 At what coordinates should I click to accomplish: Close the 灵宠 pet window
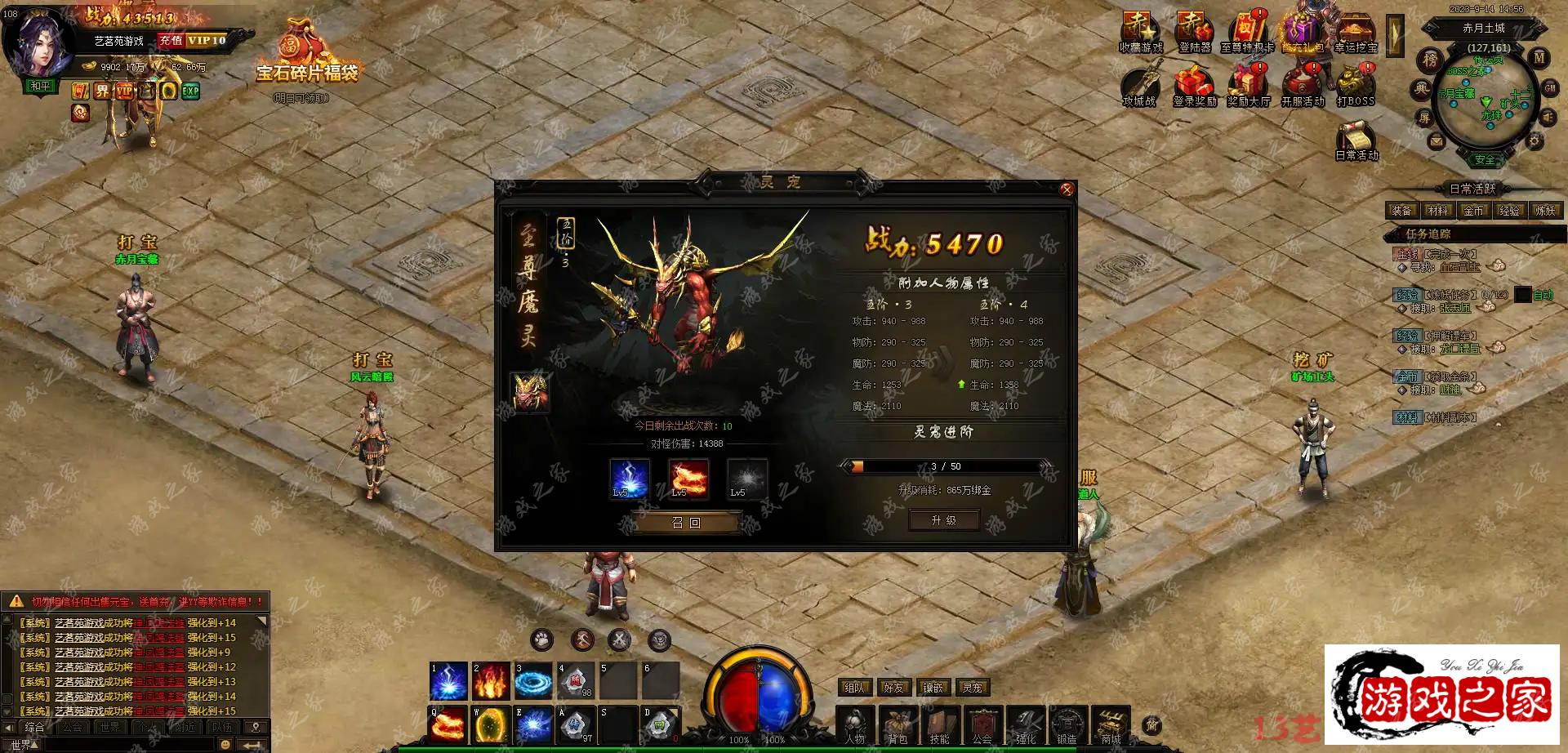click(1066, 189)
